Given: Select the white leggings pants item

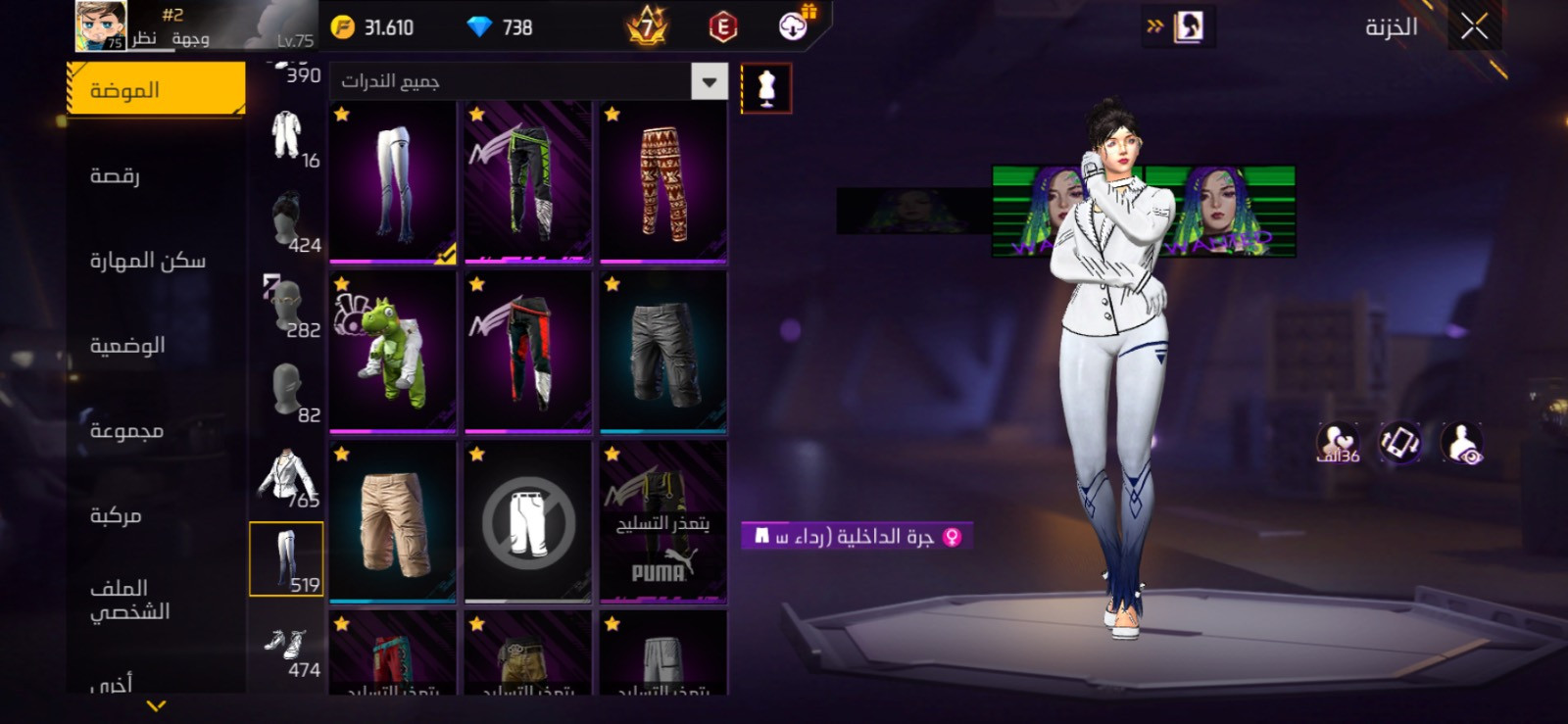Looking at the screenshot, I should pyautogui.click(x=392, y=182).
